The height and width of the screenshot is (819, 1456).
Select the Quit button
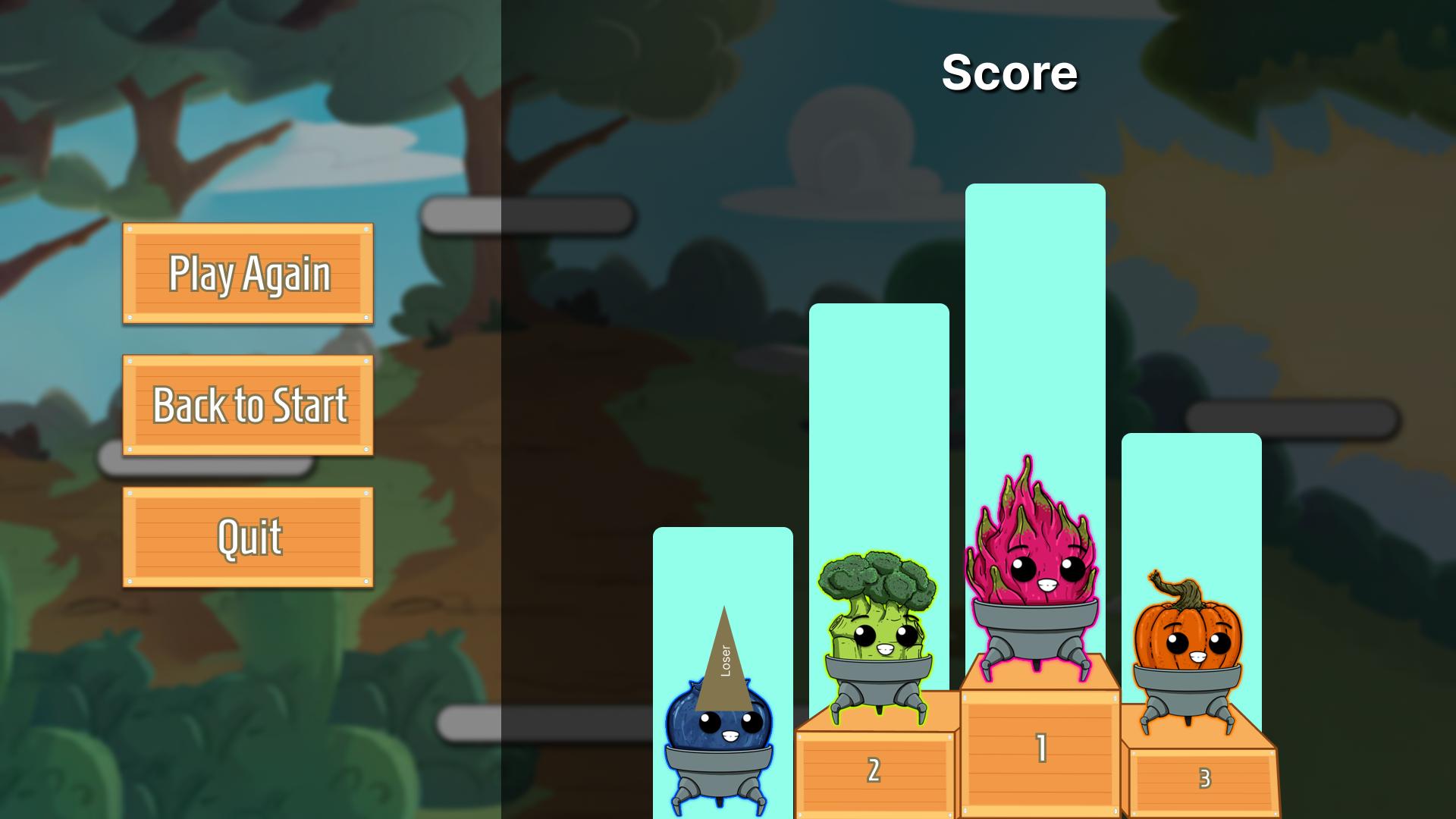tap(248, 538)
